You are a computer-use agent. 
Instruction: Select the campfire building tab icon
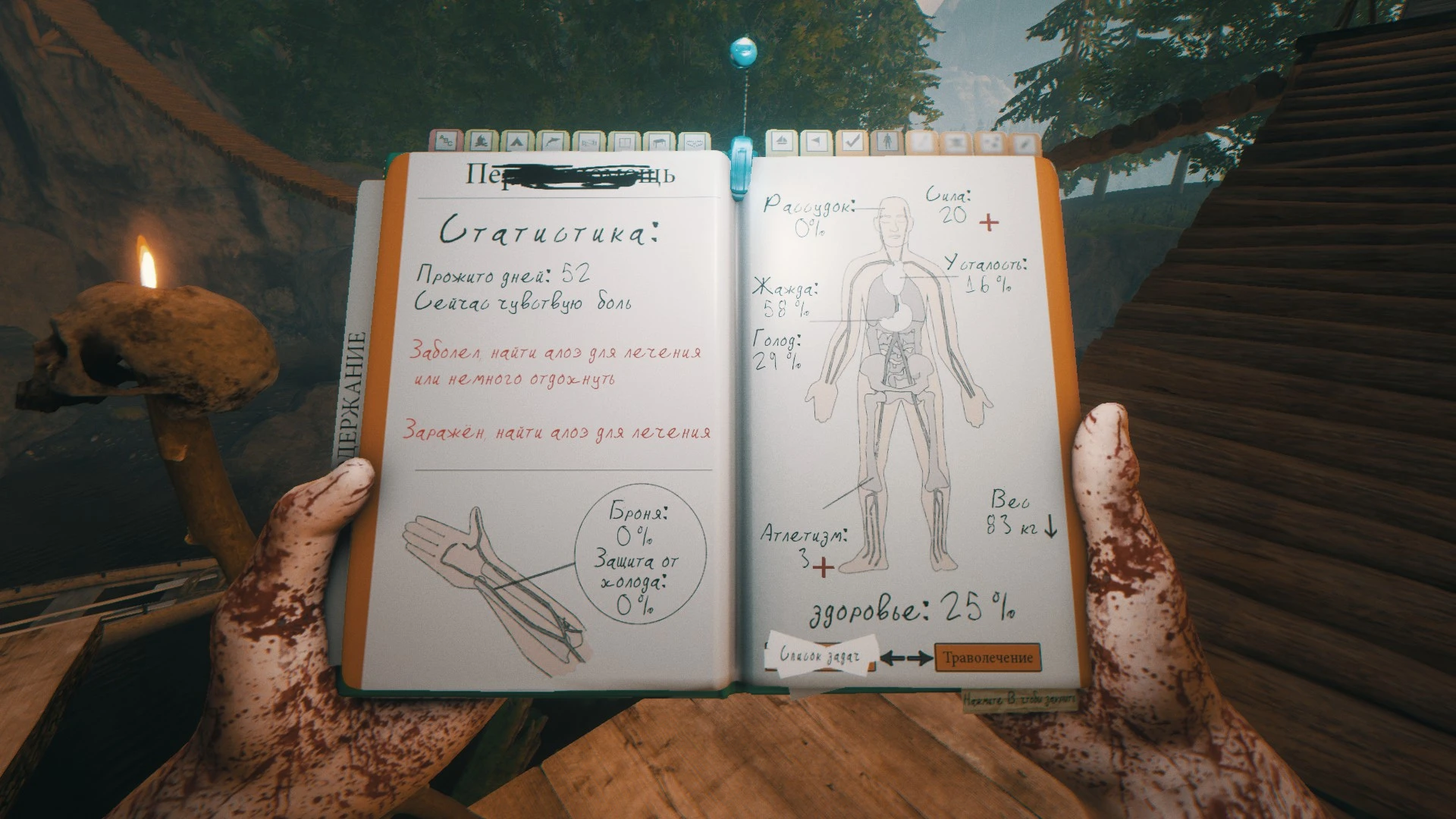coord(480,141)
